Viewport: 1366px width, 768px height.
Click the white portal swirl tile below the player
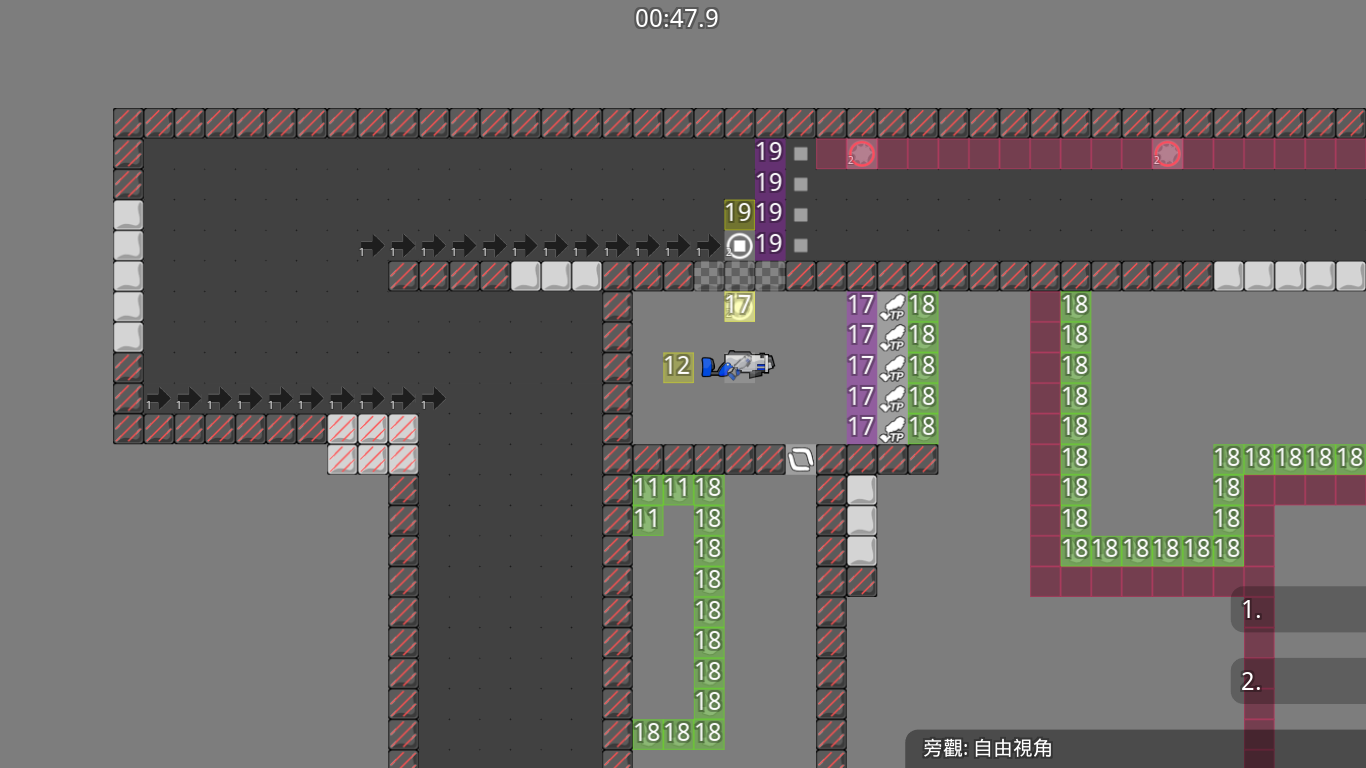799,459
